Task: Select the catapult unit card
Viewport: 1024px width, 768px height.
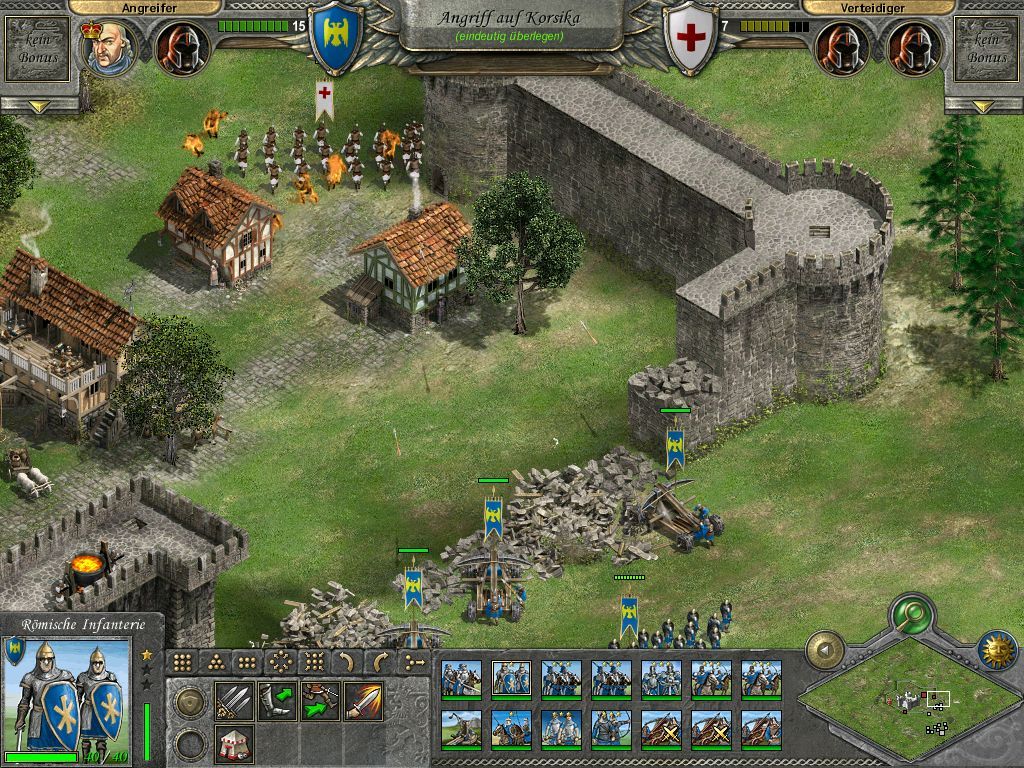Action: [x=461, y=728]
